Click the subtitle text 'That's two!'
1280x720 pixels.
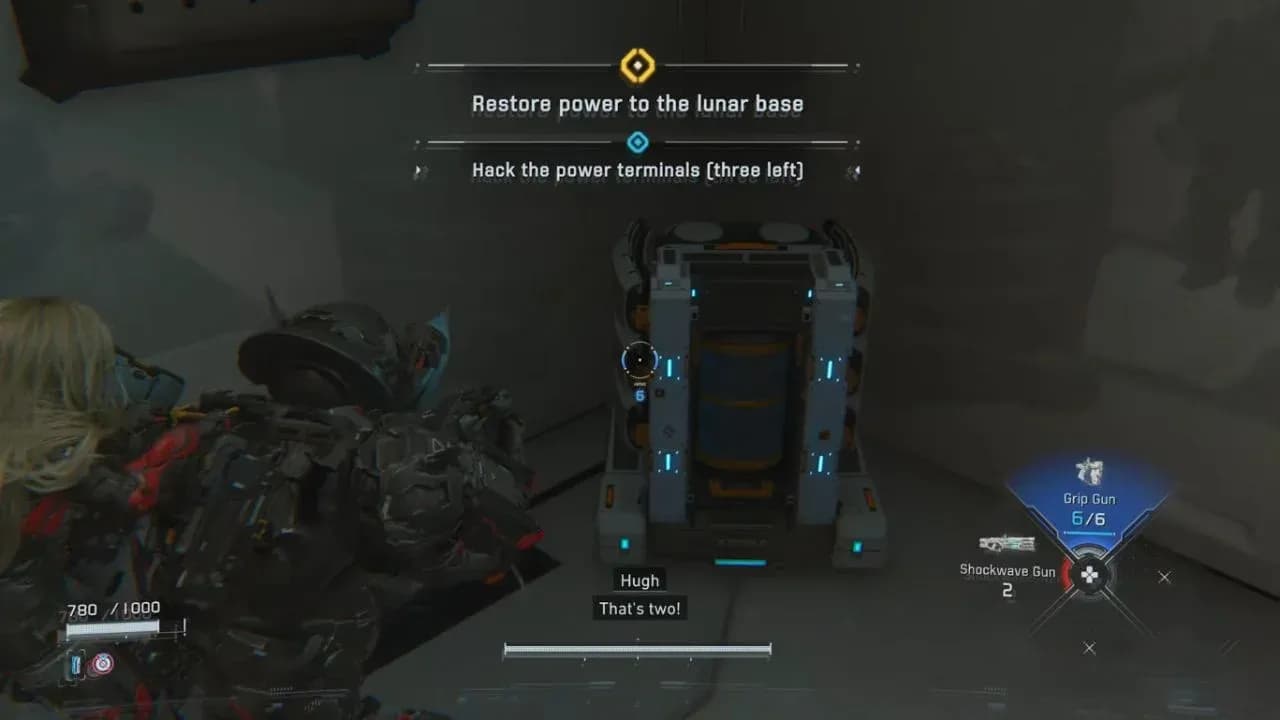point(639,608)
